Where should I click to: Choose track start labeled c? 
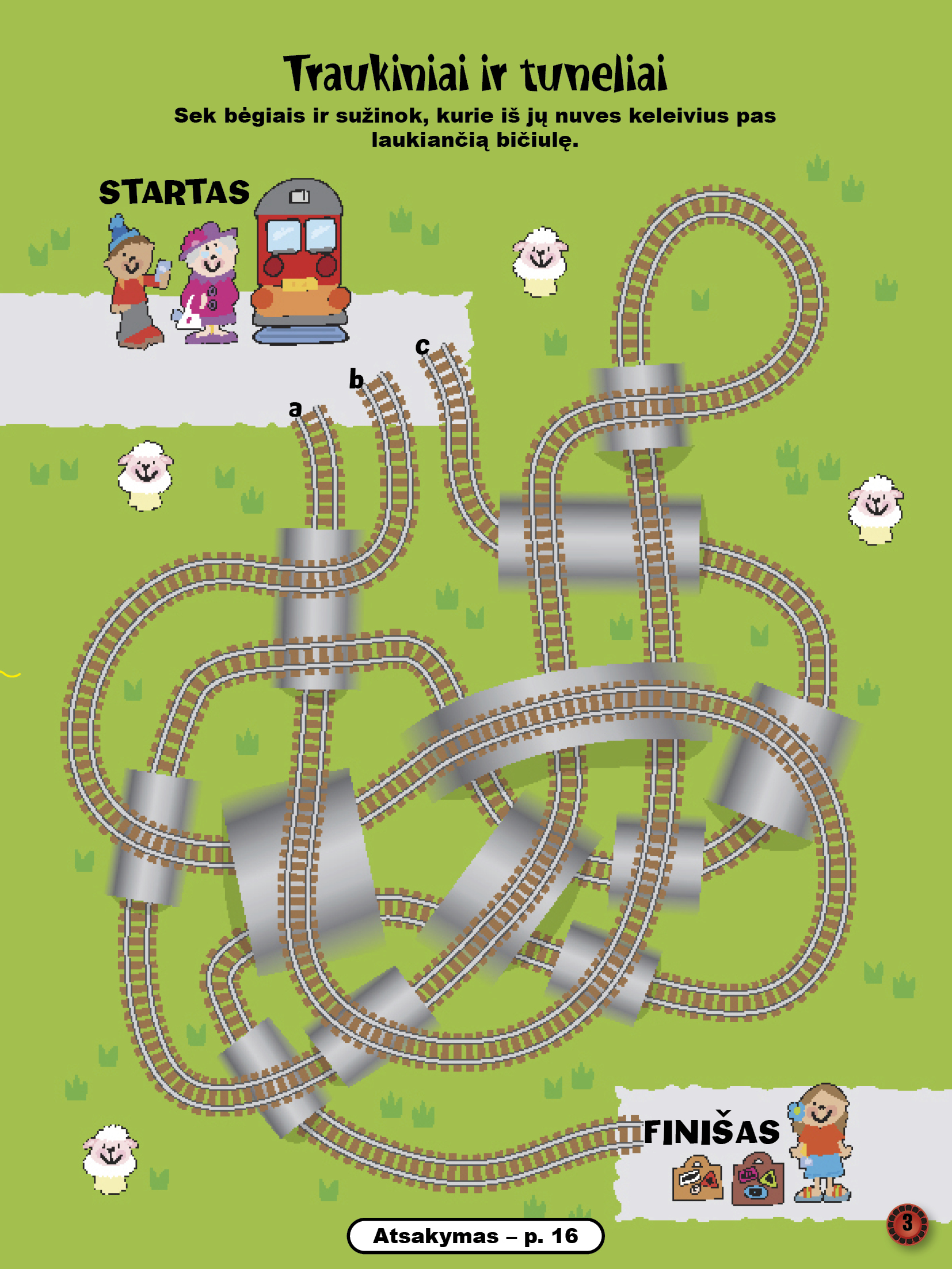pos(422,346)
